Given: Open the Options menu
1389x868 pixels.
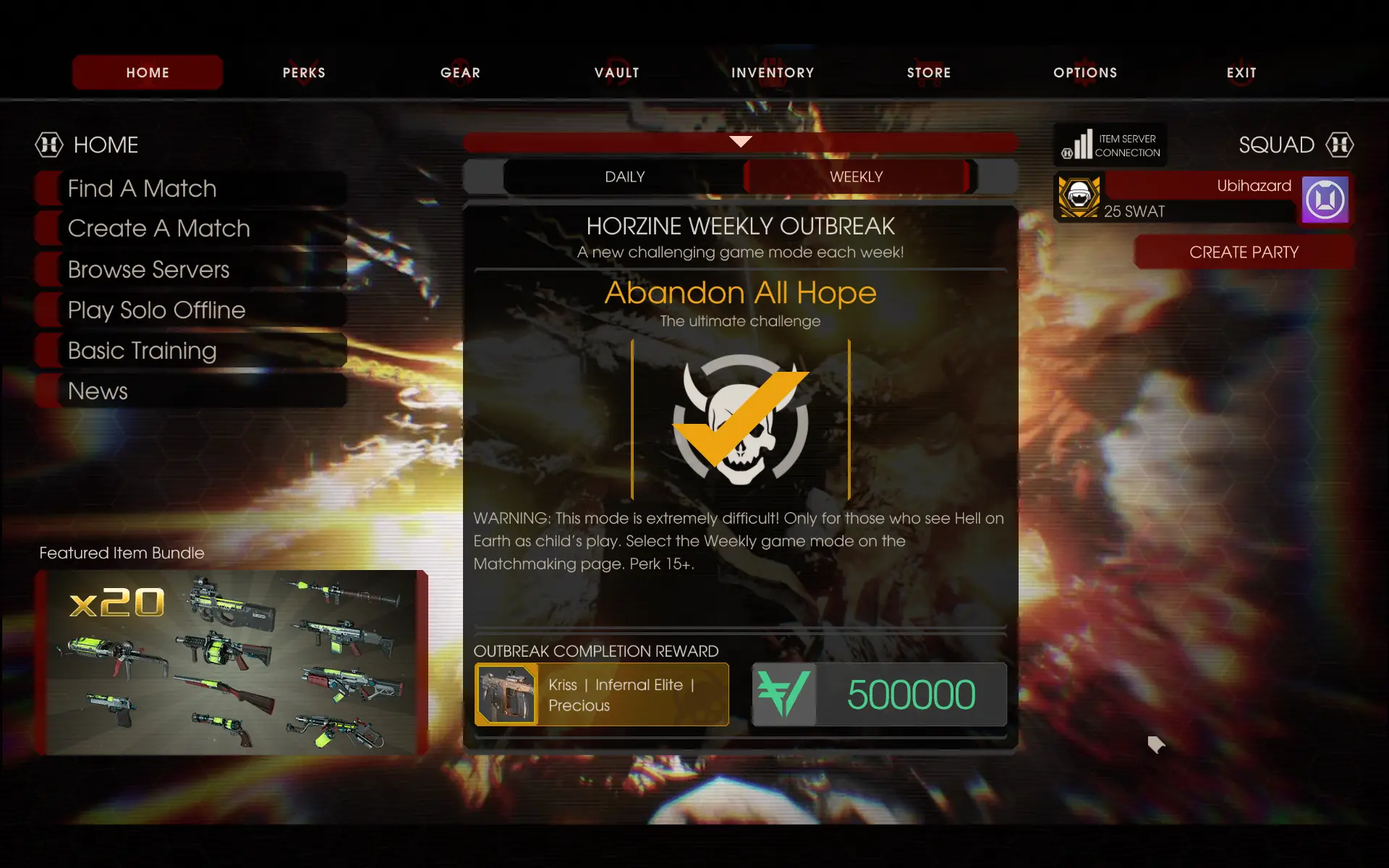Looking at the screenshot, I should click(1085, 72).
